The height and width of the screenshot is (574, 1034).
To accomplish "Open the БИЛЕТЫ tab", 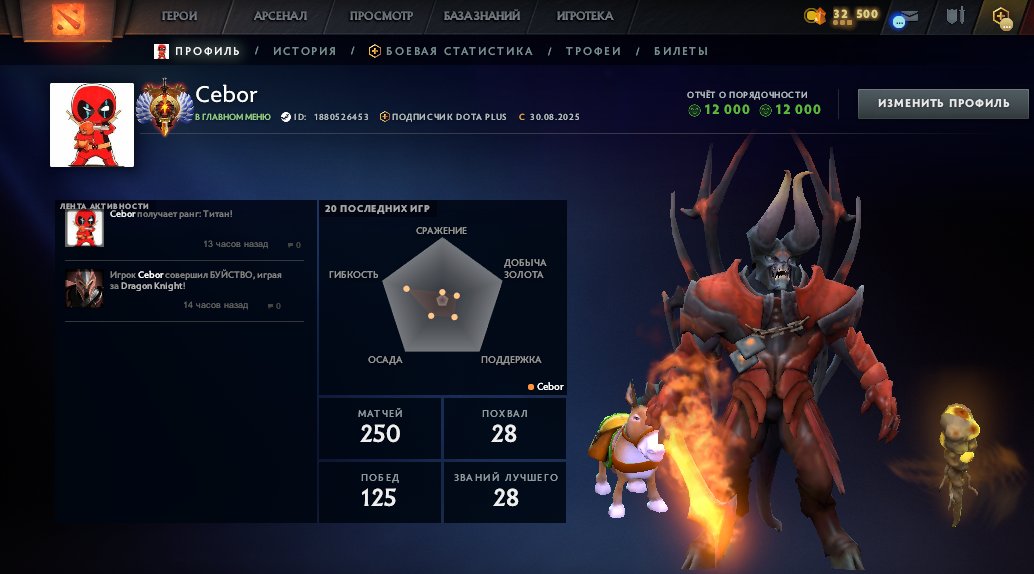I will (x=681, y=51).
